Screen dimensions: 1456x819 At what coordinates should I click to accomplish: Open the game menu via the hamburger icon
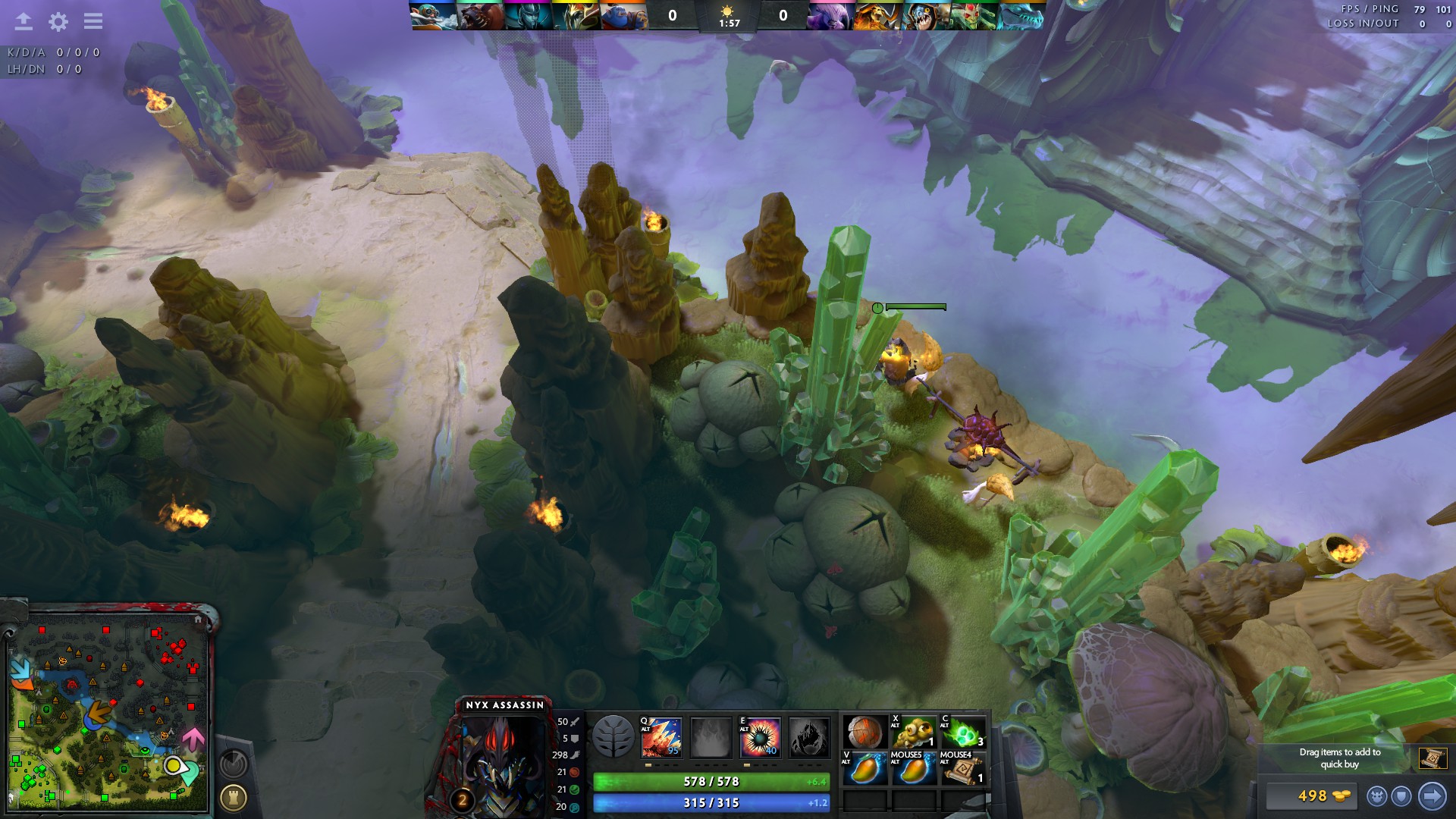(x=93, y=22)
